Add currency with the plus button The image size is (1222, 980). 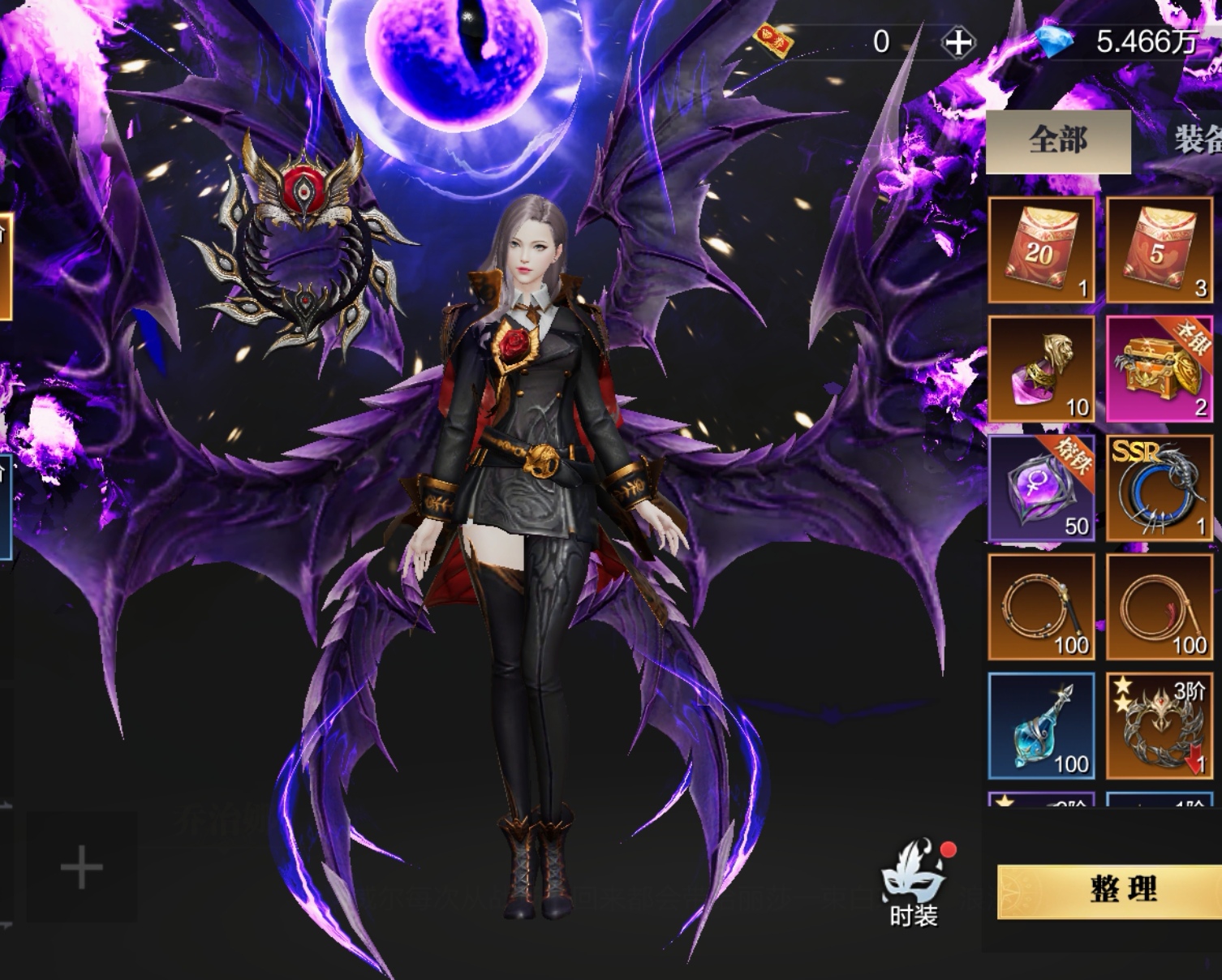957,42
